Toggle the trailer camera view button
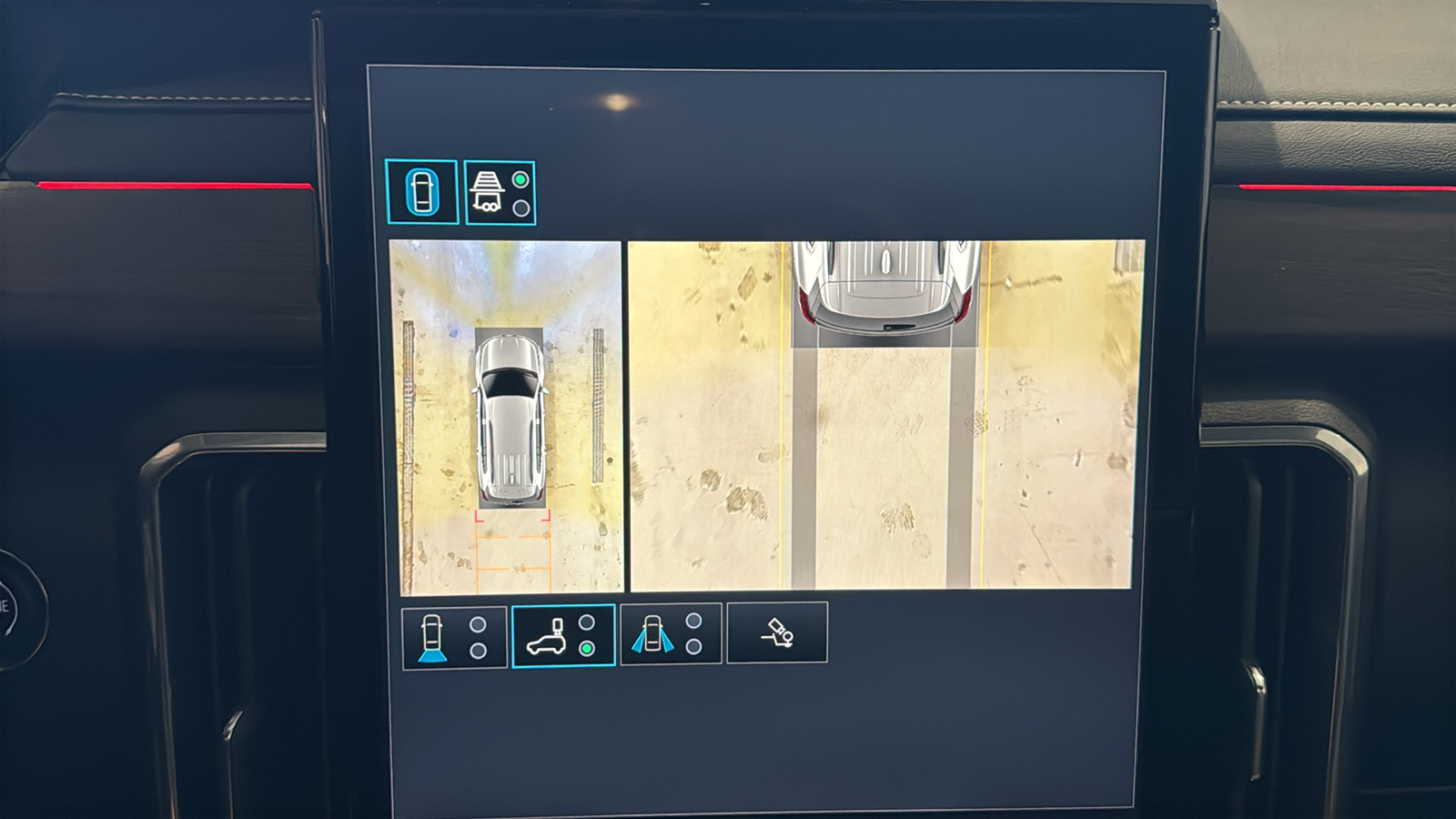Viewport: 1456px width, 819px height. click(x=500, y=193)
